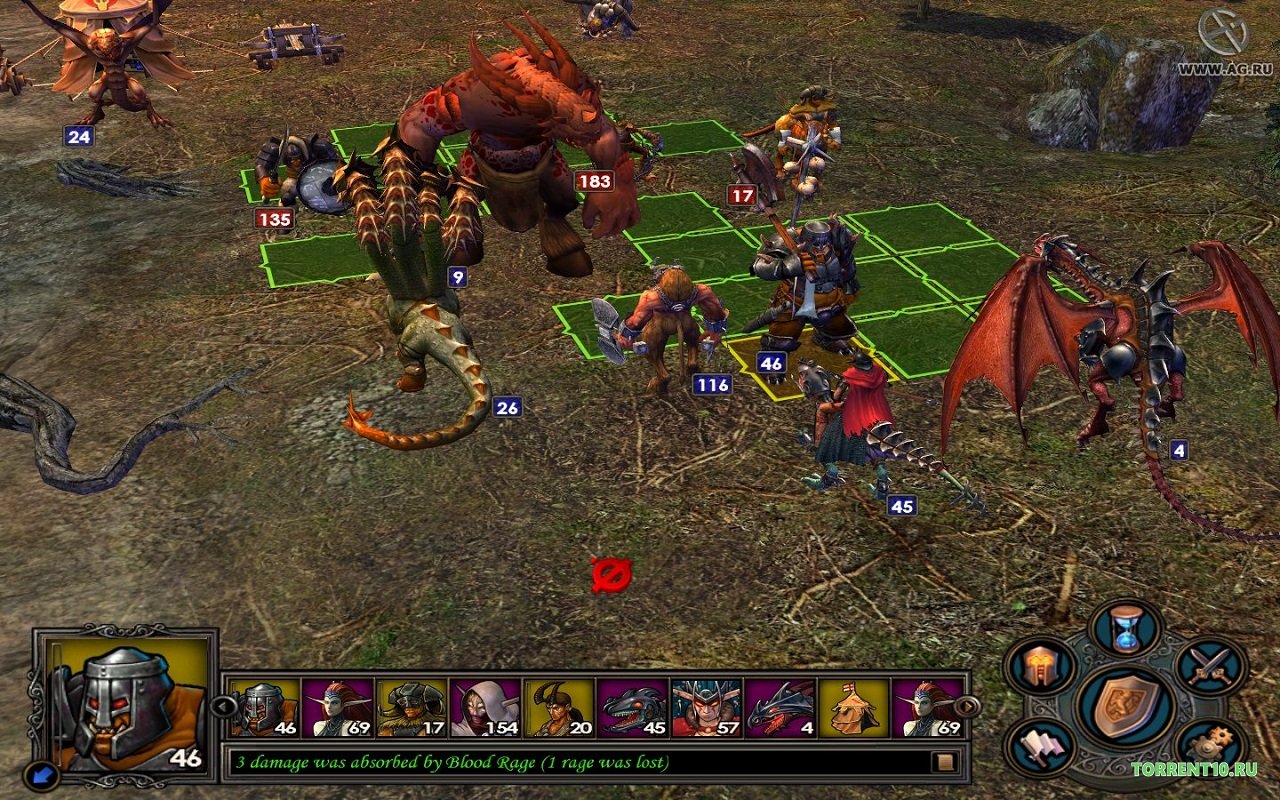
Task: Surrender using the white flag button
Action: point(1040,748)
